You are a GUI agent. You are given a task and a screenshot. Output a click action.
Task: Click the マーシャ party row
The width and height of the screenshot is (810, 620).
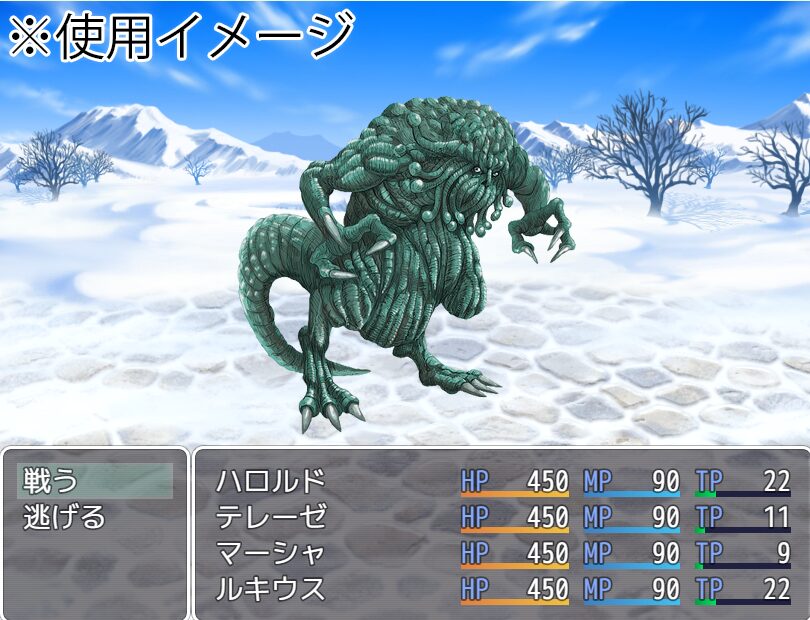point(271,553)
